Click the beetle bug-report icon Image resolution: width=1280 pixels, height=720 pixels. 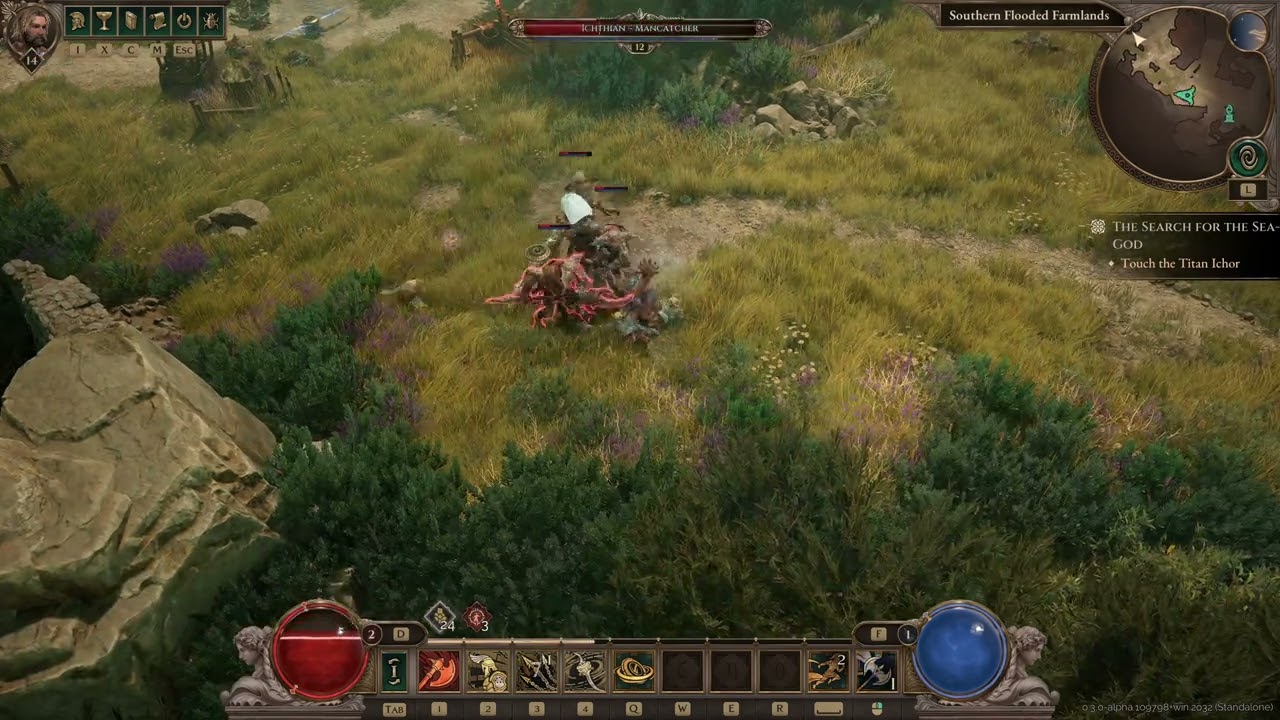[x=211, y=21]
